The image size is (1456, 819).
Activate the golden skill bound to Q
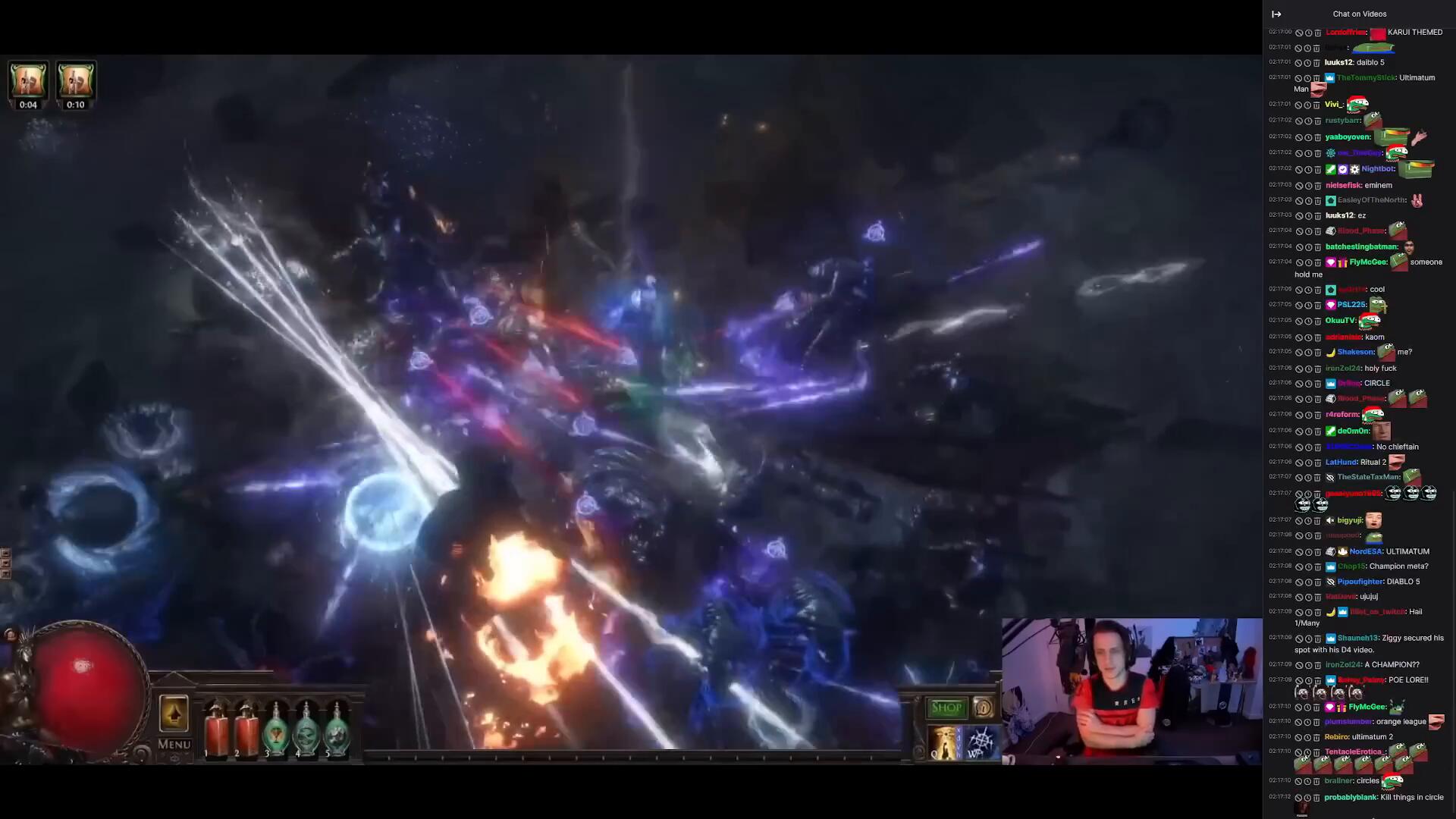[x=944, y=742]
